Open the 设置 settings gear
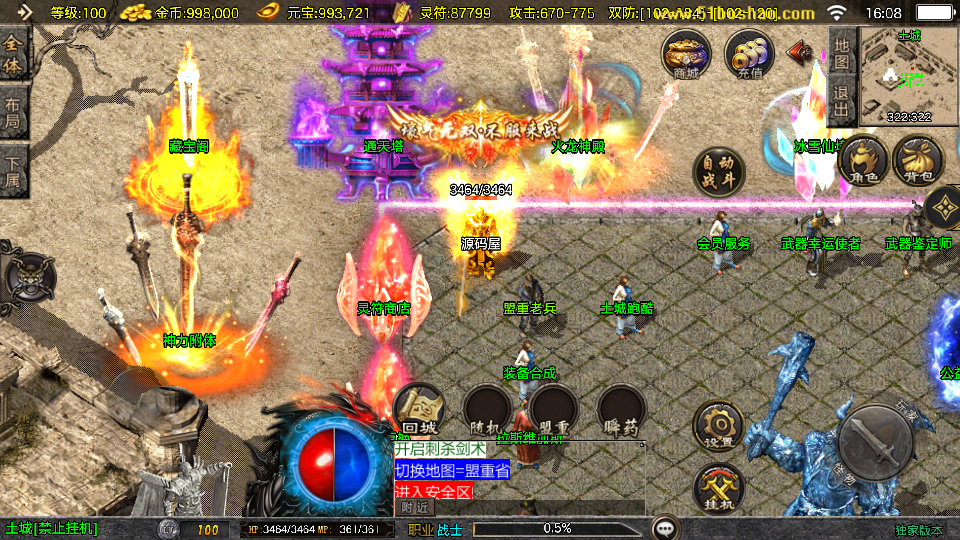The width and height of the screenshot is (960, 540). [718, 427]
